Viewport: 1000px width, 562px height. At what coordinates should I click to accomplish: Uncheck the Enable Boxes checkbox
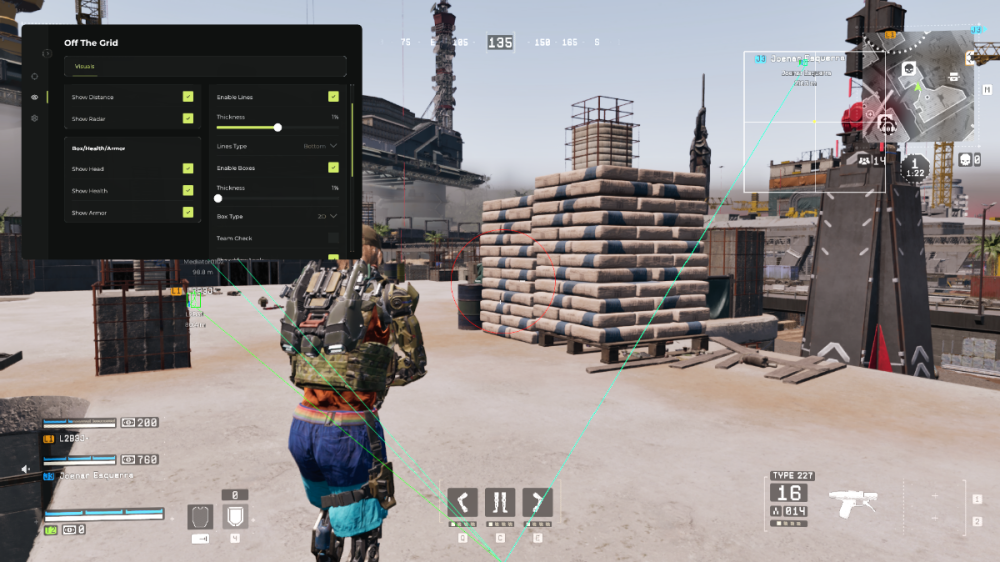(333, 167)
